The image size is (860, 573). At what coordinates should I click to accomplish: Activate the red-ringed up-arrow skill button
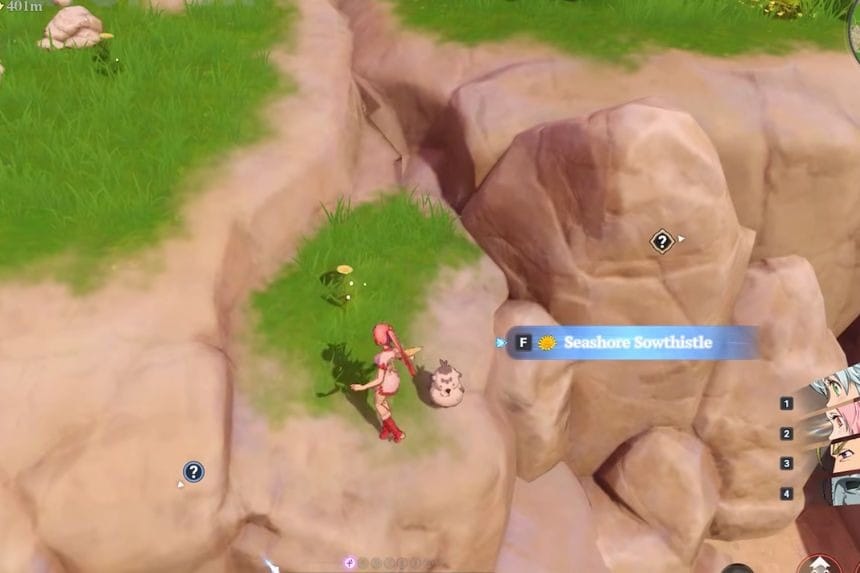coord(820,565)
